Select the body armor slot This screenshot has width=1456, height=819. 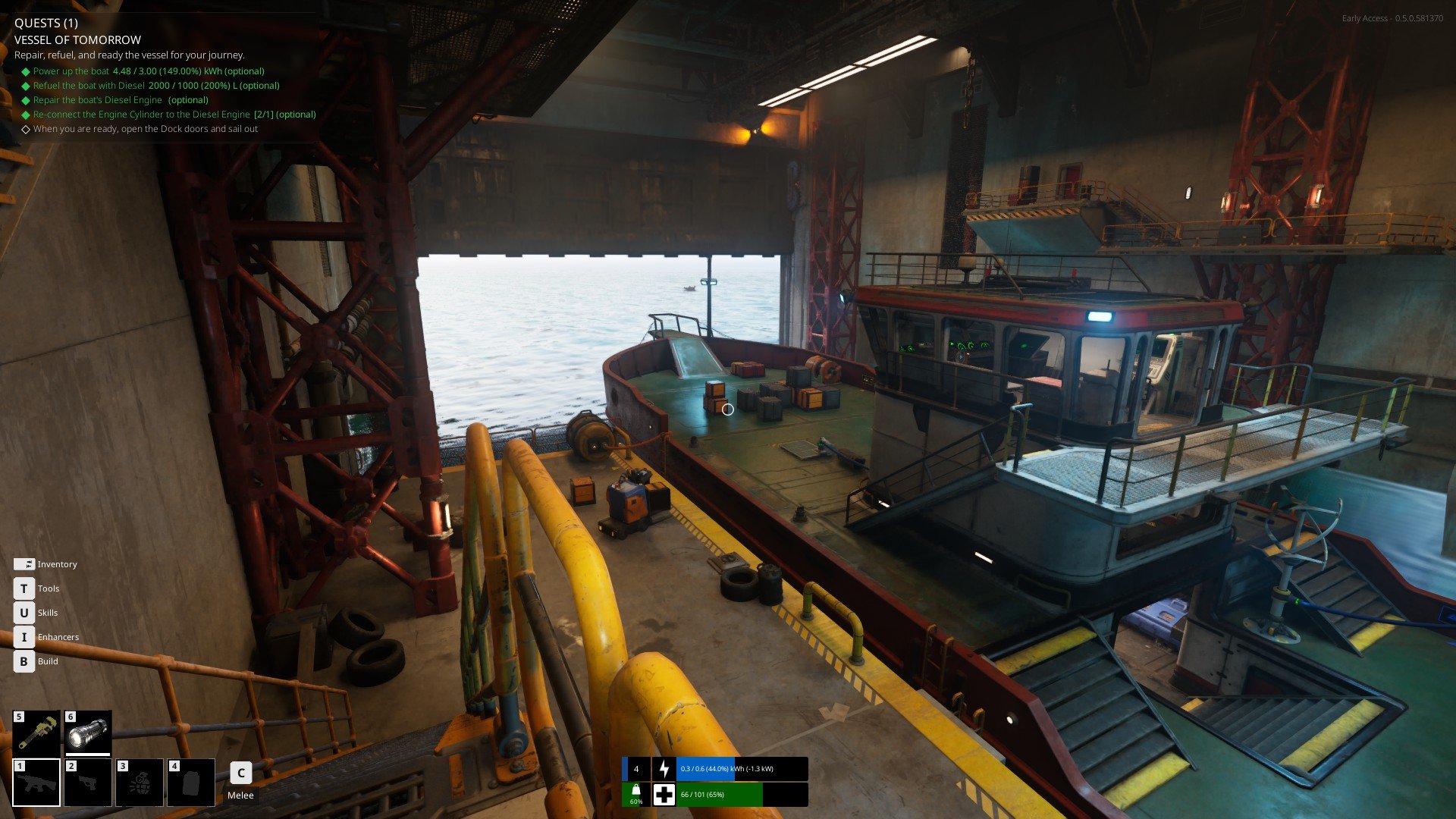click(x=191, y=782)
